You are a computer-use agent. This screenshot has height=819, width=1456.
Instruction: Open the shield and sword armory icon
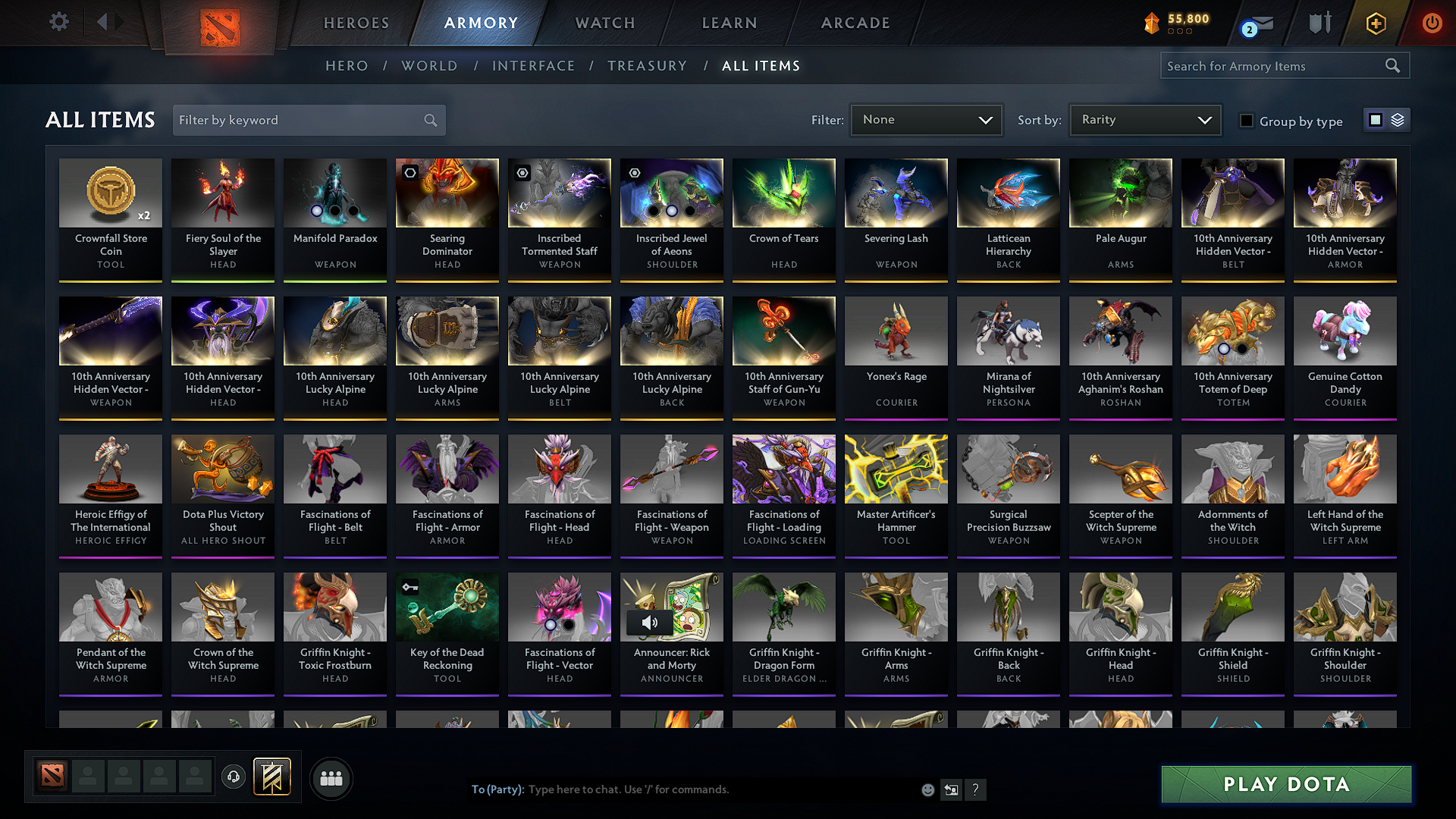tap(1319, 23)
